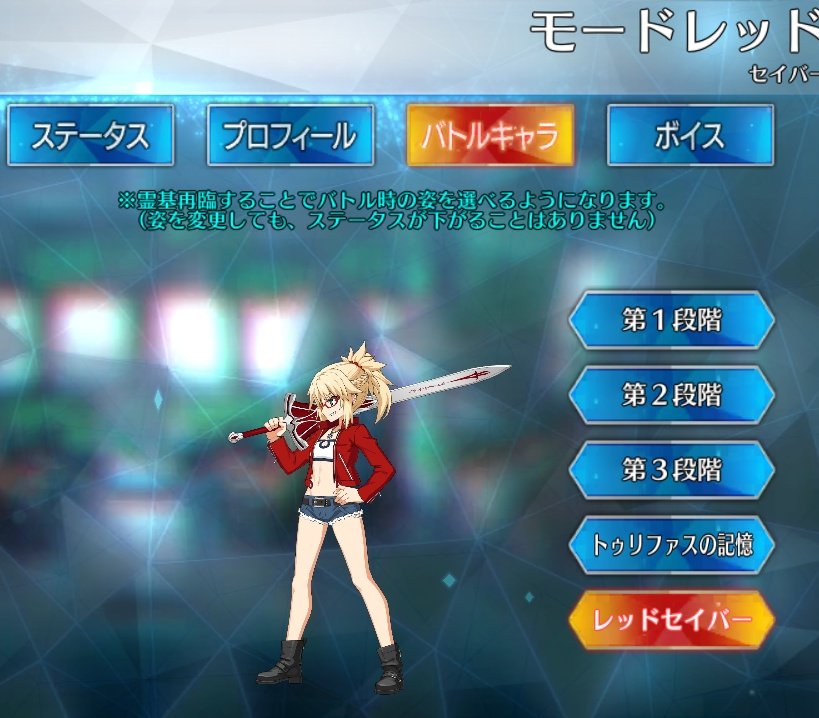
Task: Switch to the ステータス tab
Action: (90, 135)
